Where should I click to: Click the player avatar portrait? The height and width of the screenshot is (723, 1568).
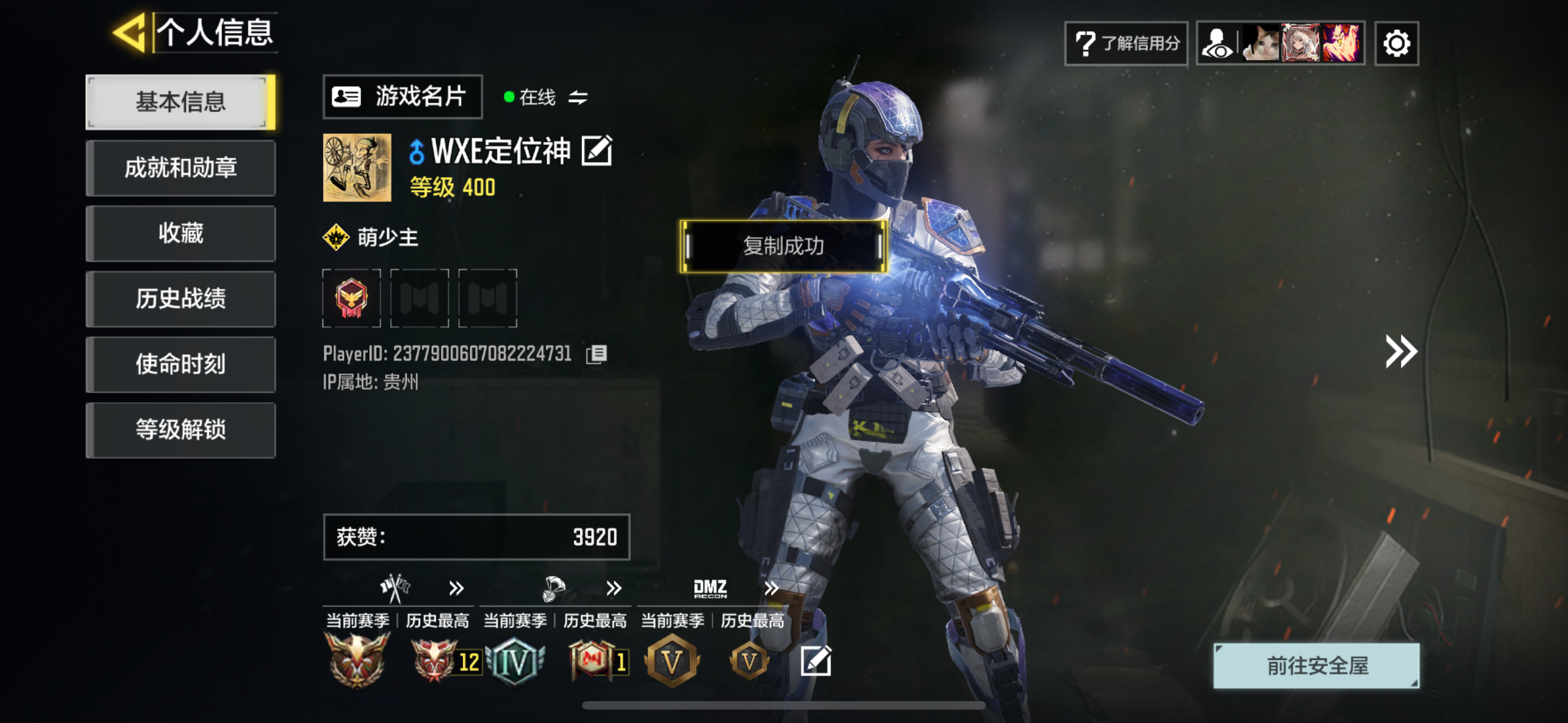[357, 168]
